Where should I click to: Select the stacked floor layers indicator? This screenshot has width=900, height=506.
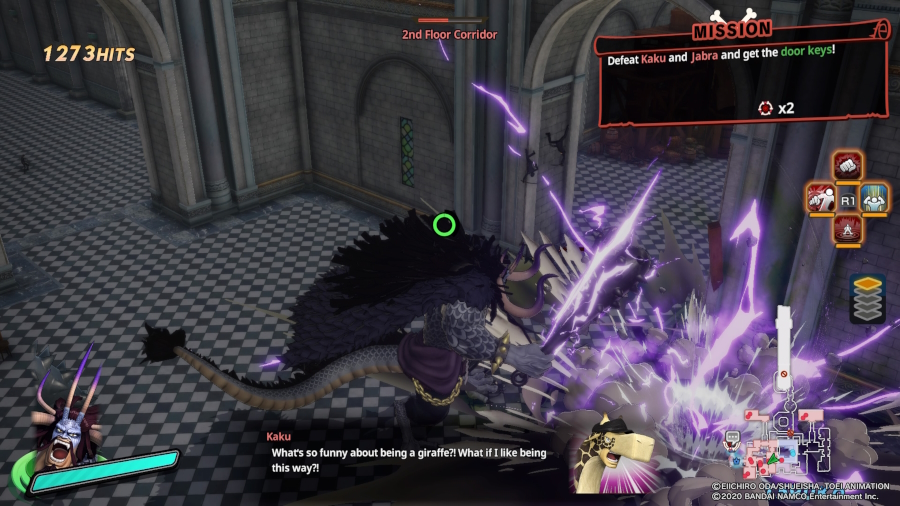click(866, 298)
